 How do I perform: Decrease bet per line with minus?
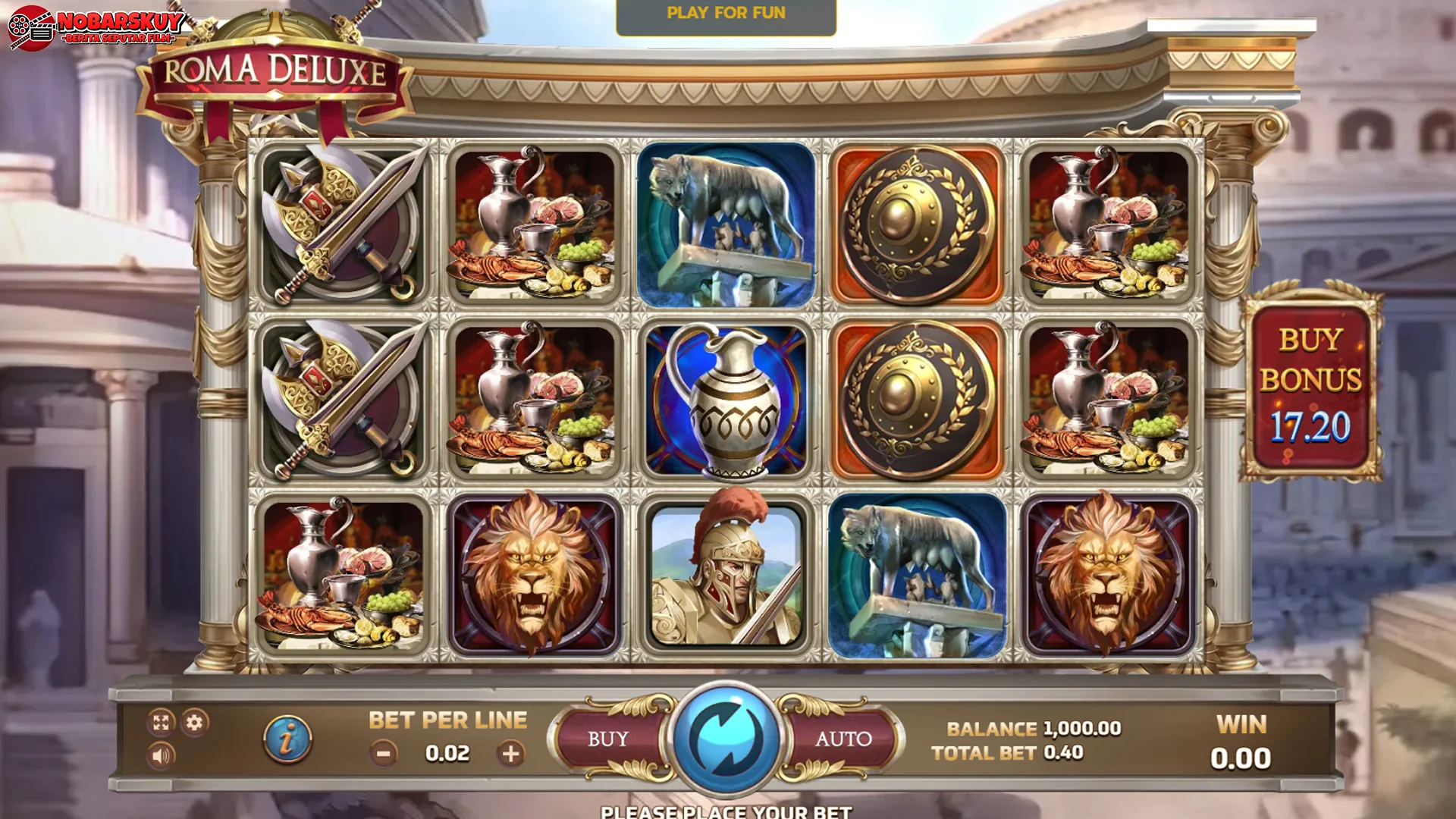[382, 754]
